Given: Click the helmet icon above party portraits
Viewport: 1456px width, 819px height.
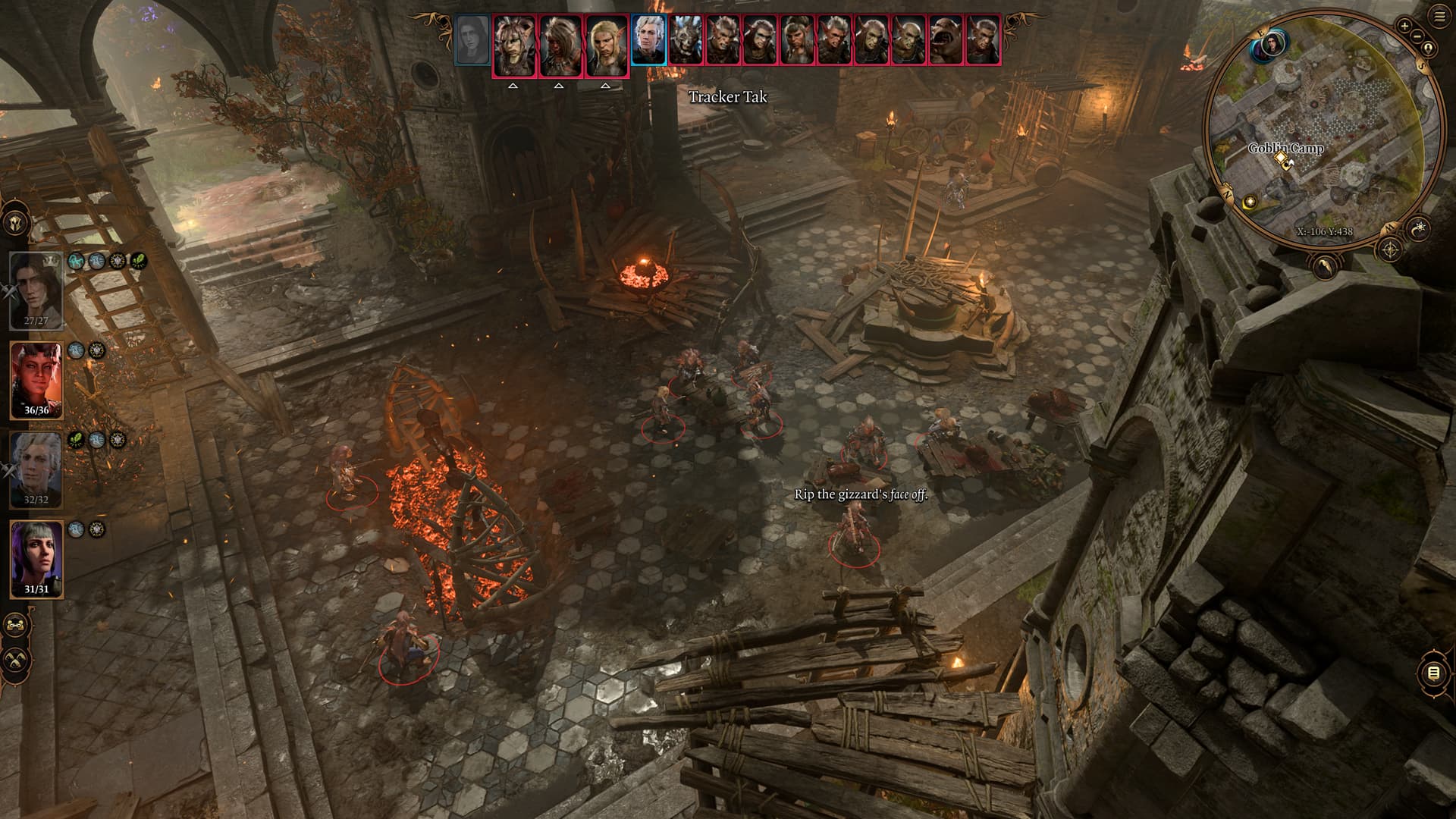Looking at the screenshot, I should (x=17, y=224).
